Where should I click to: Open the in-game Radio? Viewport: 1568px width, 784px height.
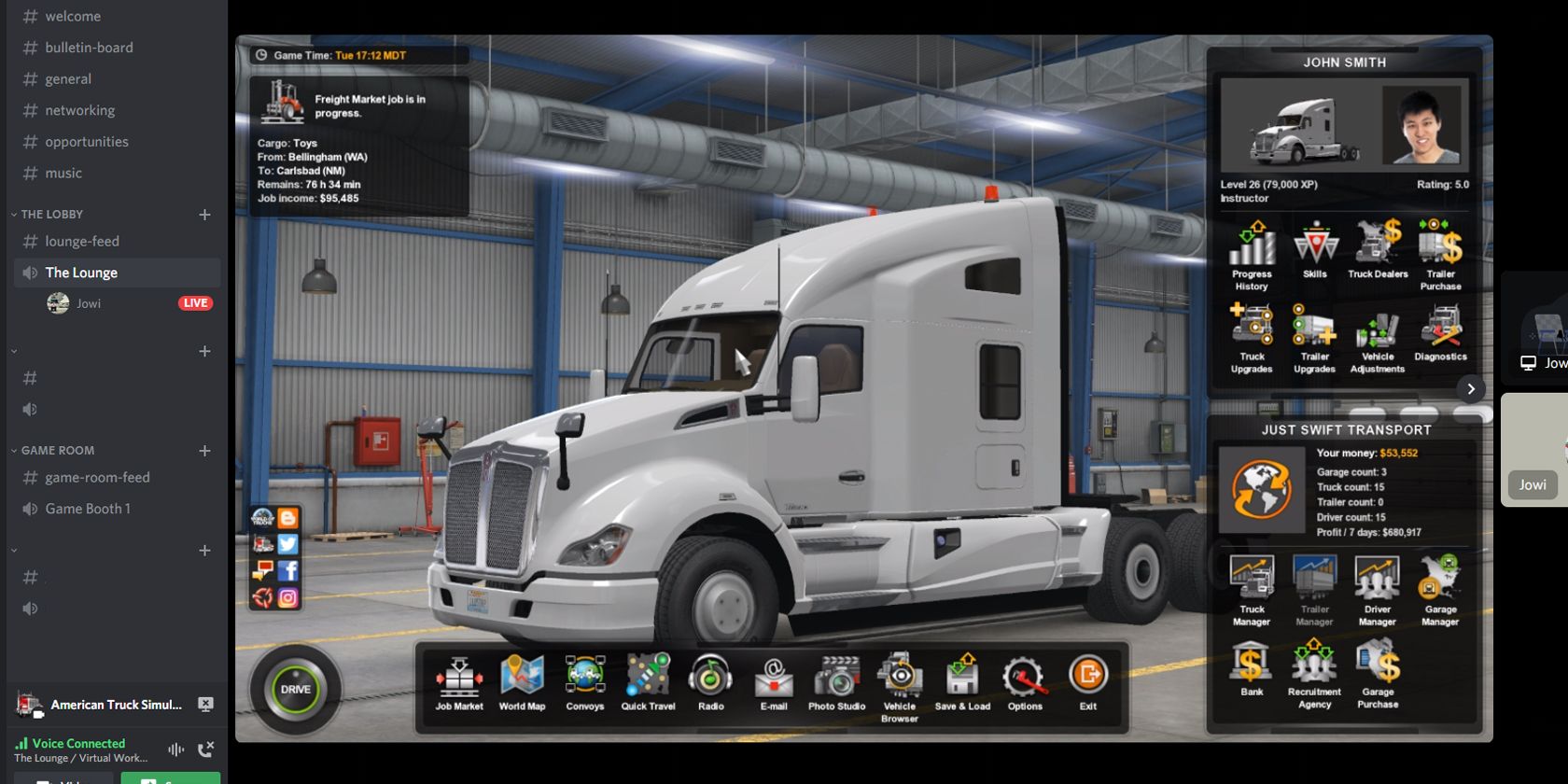pos(710,679)
